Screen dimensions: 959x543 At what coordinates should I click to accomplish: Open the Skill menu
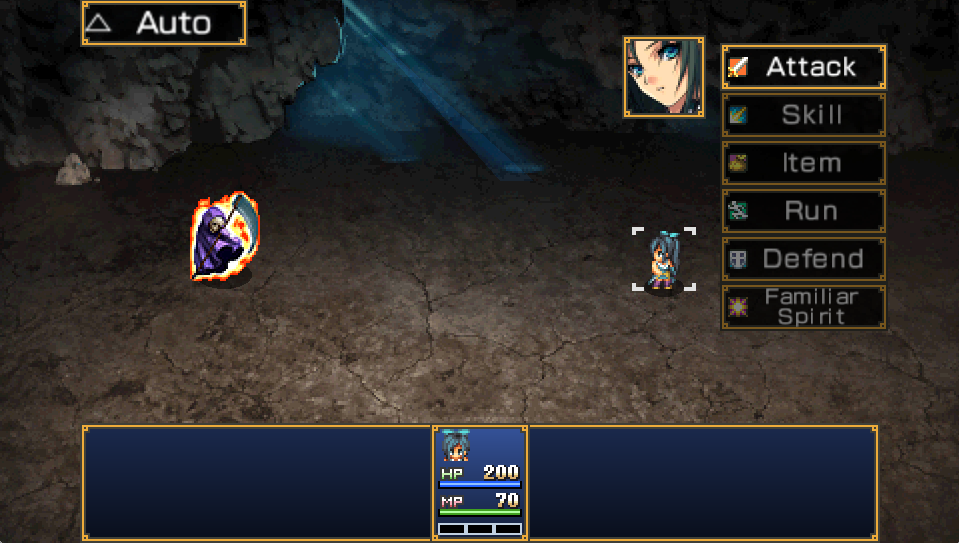pos(804,115)
